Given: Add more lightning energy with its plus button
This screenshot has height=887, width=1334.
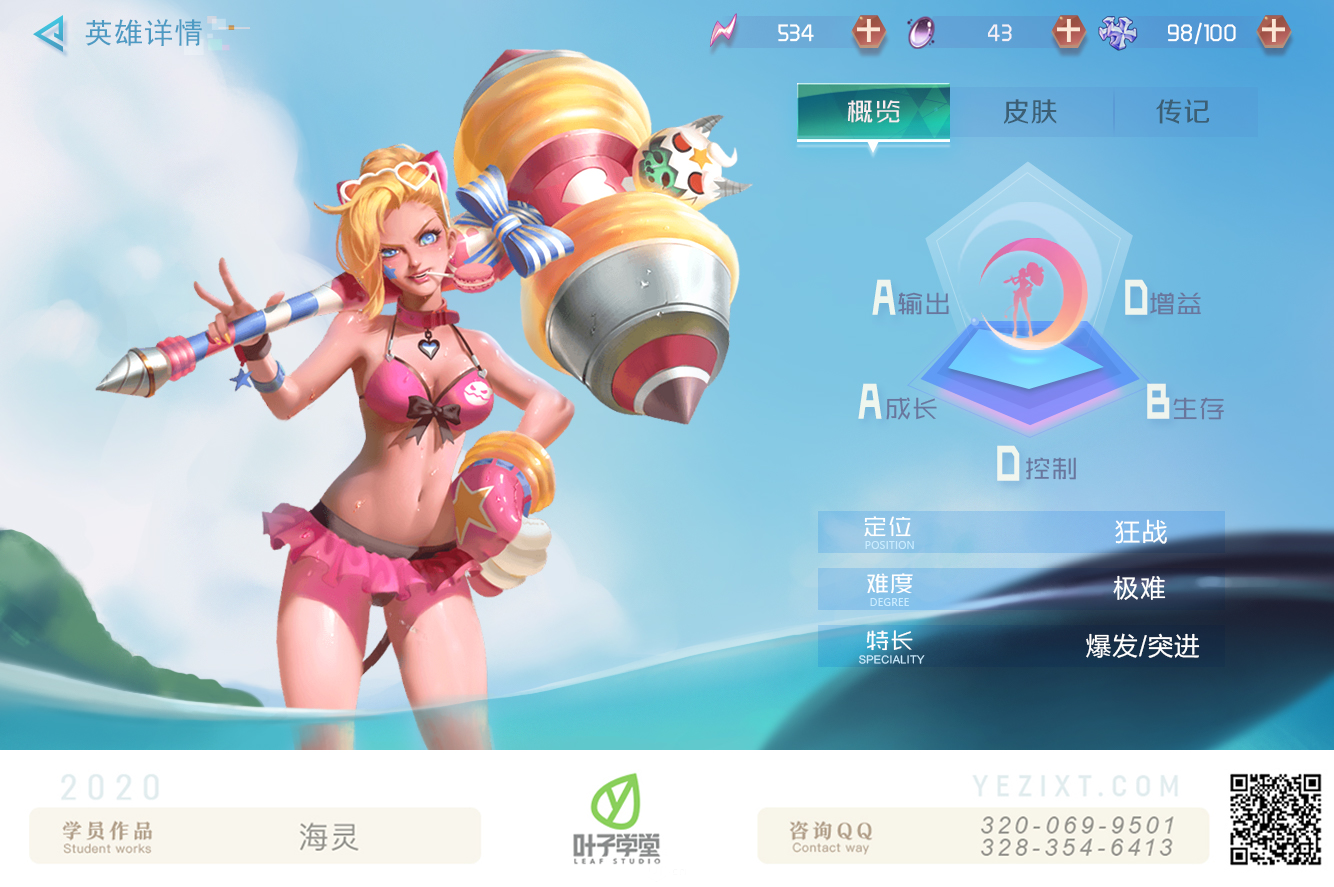Looking at the screenshot, I should 868,32.
